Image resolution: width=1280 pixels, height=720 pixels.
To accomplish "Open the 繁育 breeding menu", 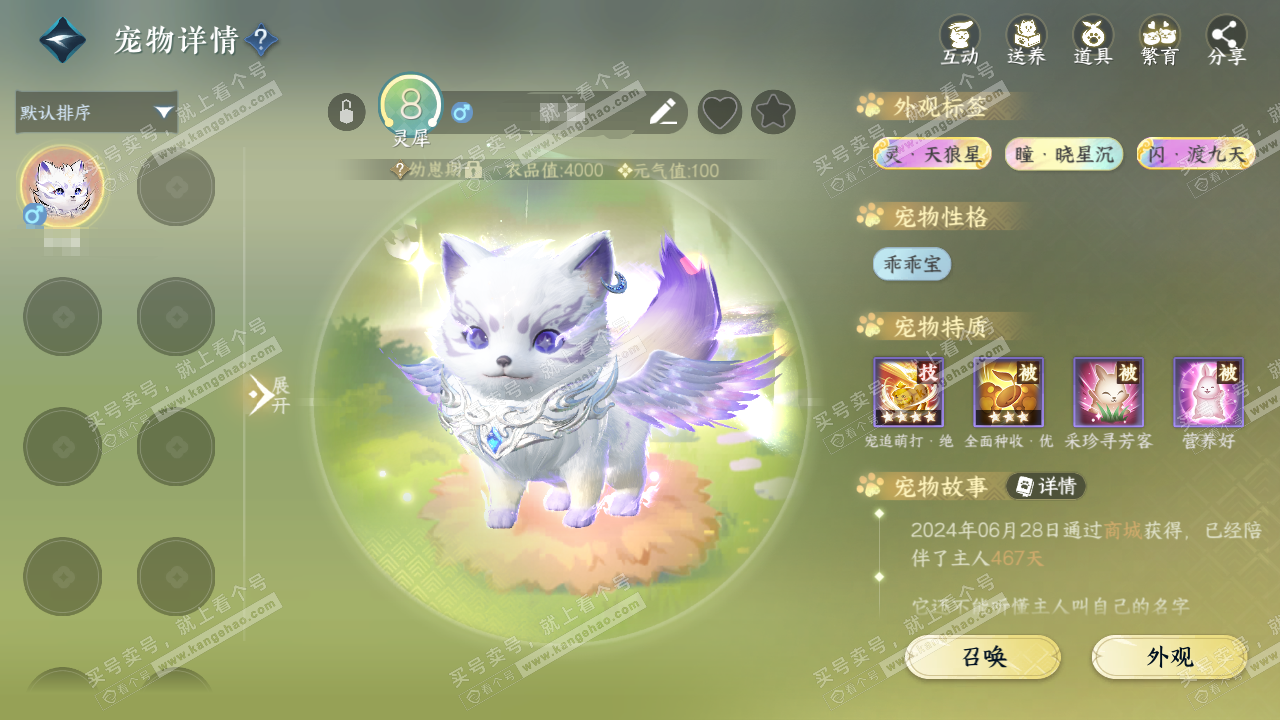I will click(1160, 40).
